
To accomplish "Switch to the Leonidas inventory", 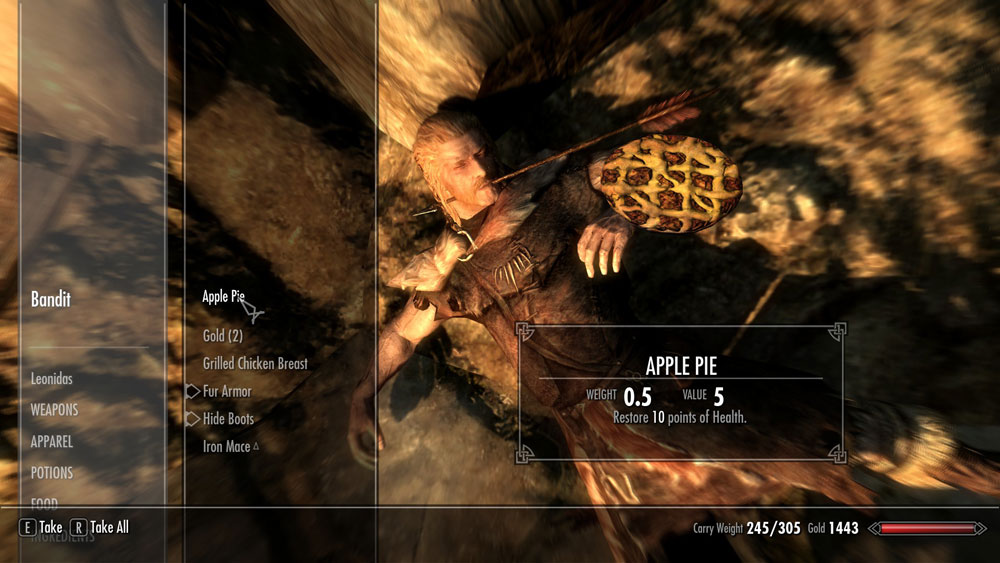I will tap(52, 380).
